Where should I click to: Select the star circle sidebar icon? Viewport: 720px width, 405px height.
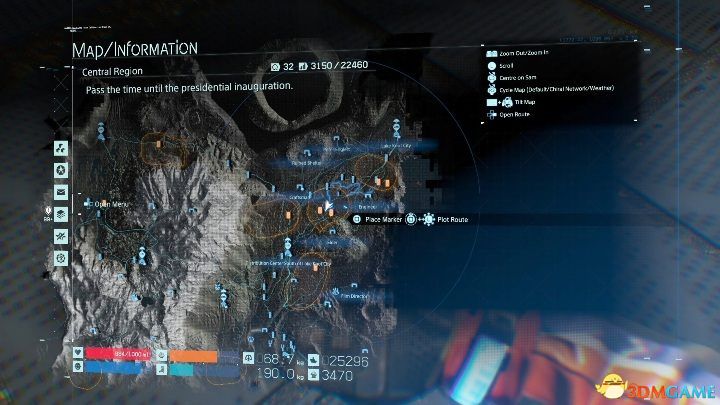pos(61,170)
